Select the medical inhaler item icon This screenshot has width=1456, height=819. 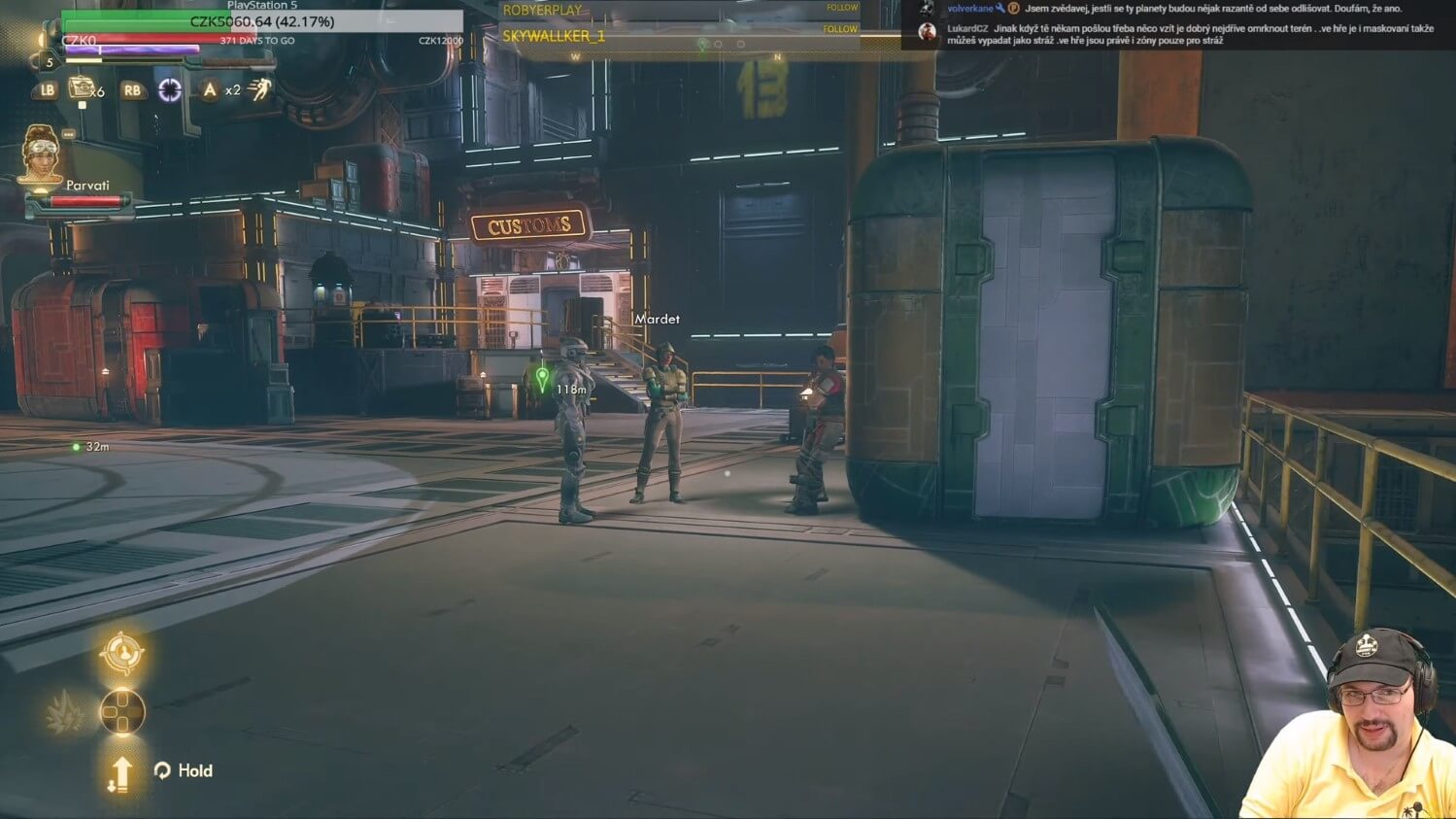82,89
